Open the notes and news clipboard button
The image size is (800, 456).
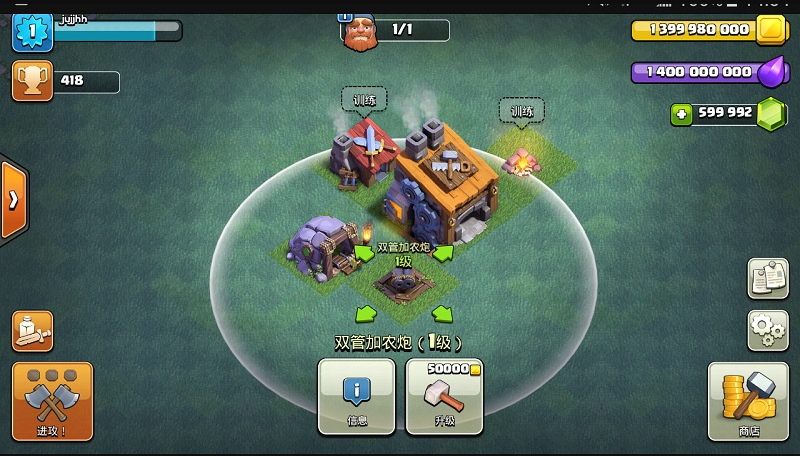pyautogui.click(x=768, y=279)
